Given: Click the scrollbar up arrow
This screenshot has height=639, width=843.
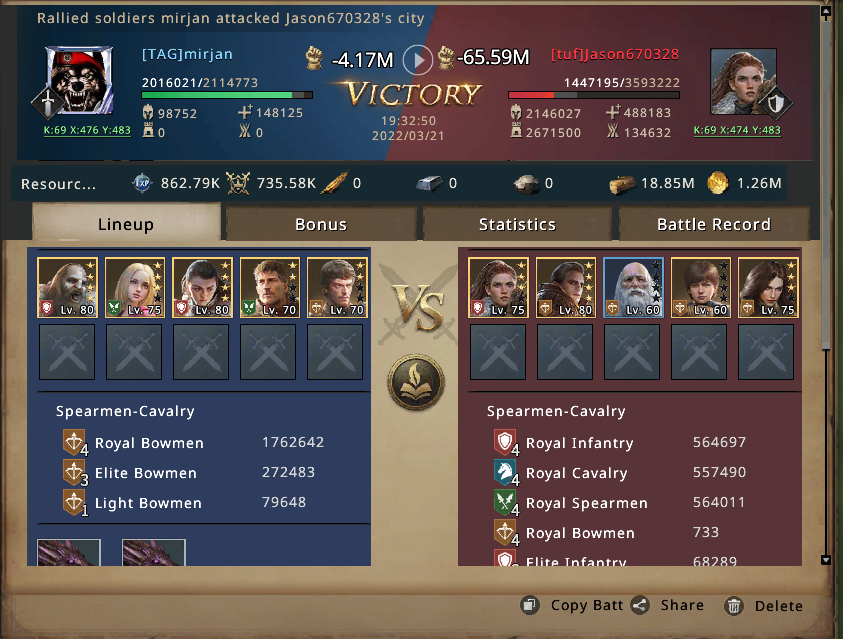Looking at the screenshot, I should pos(825,13).
